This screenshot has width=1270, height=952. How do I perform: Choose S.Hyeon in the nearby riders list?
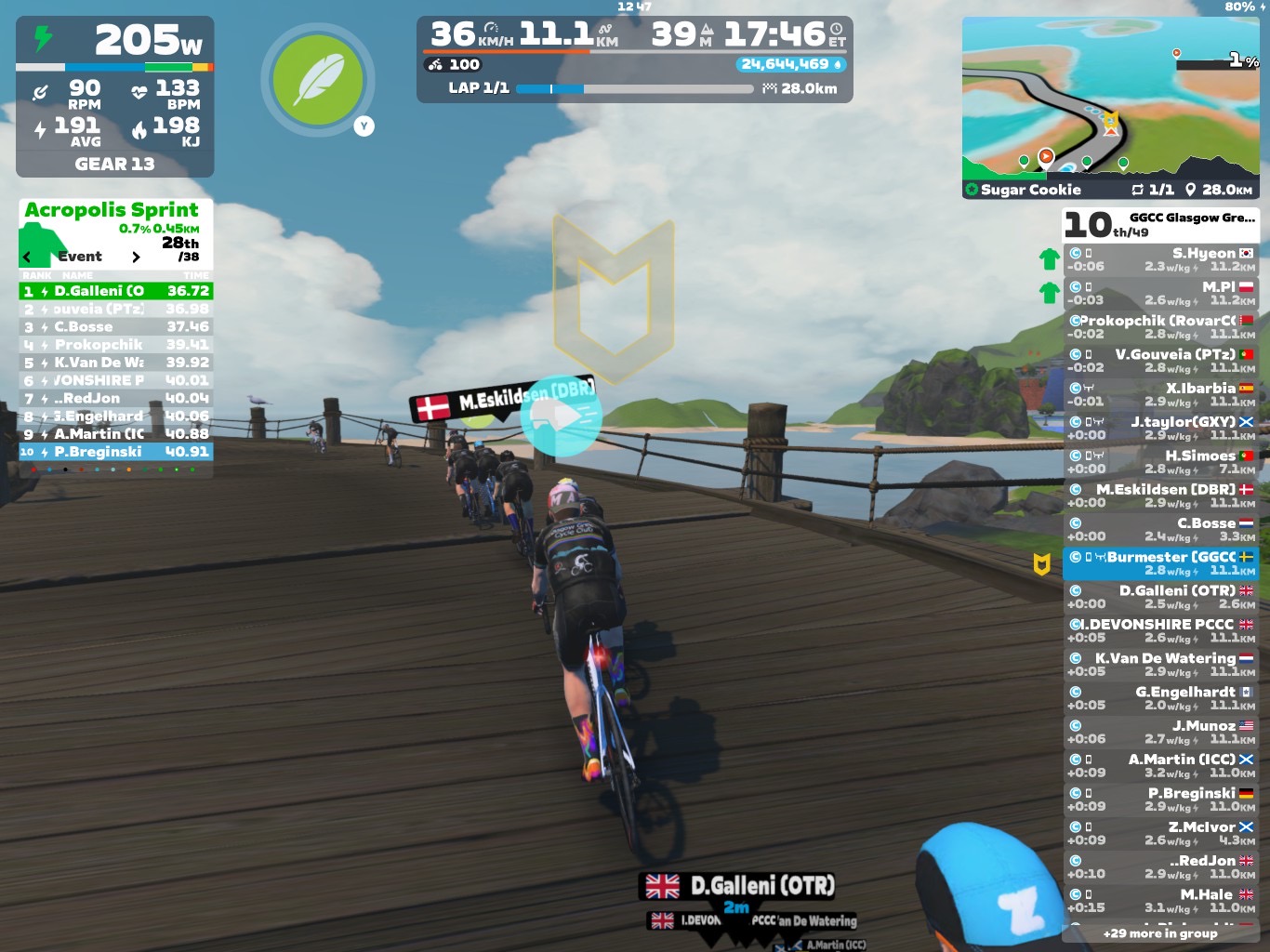(x=1160, y=259)
